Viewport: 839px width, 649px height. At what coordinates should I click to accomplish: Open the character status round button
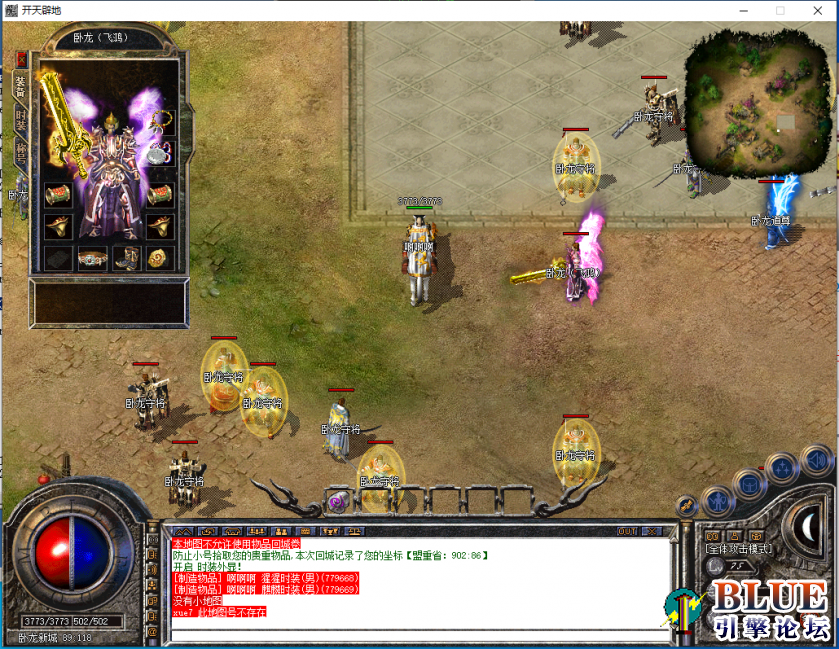point(718,500)
